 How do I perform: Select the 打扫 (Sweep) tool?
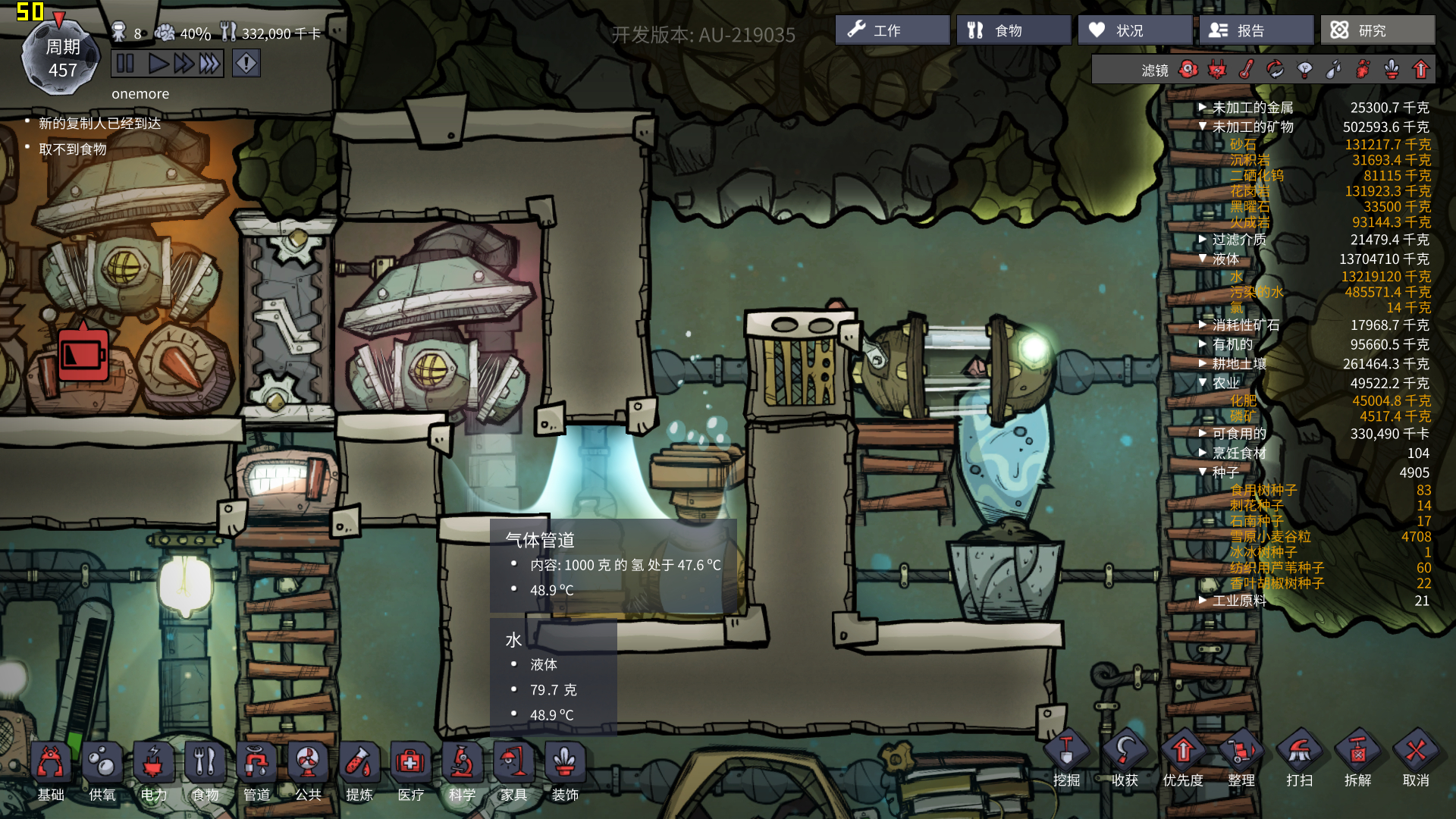click(x=1299, y=758)
